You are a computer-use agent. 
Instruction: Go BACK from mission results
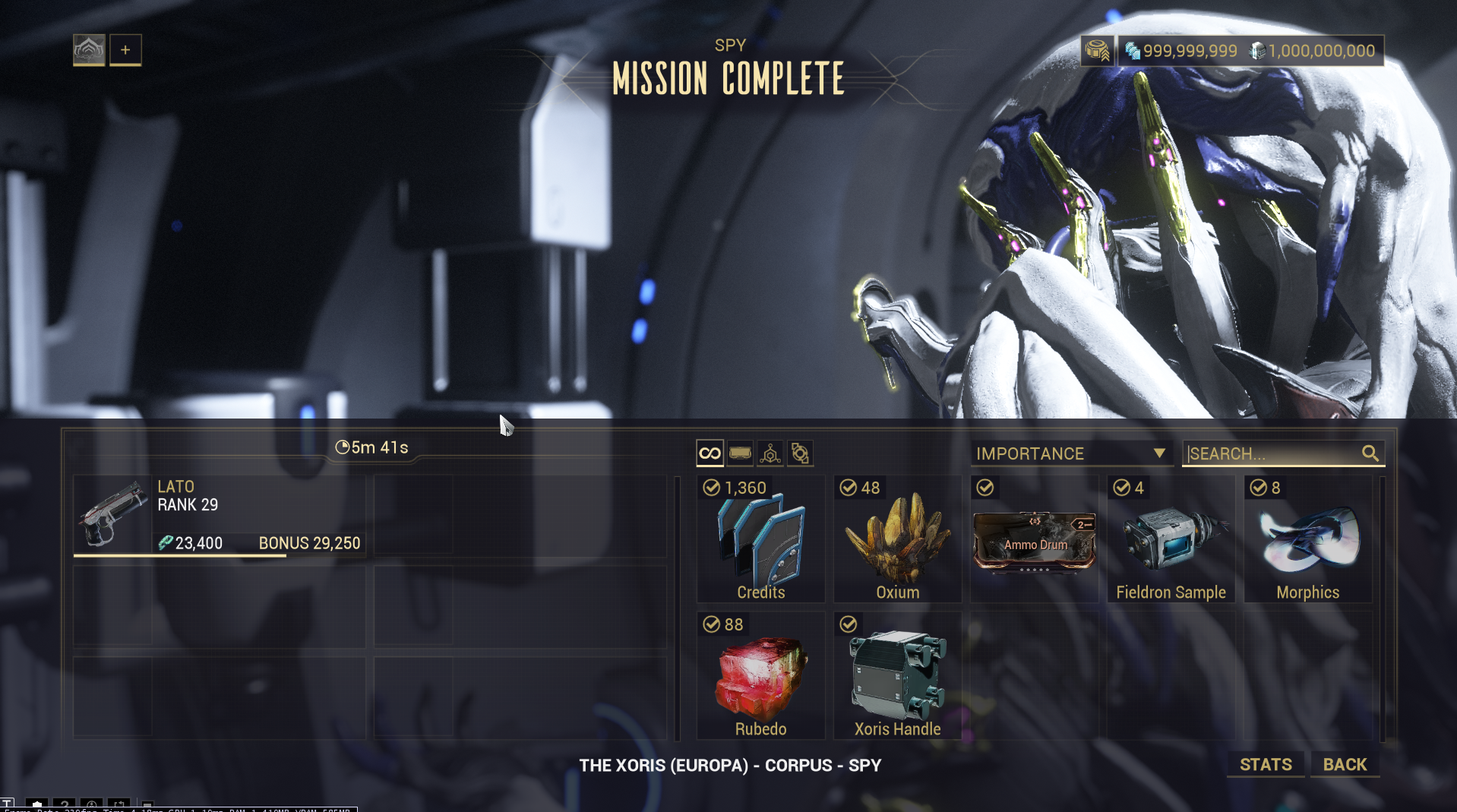tap(1345, 764)
